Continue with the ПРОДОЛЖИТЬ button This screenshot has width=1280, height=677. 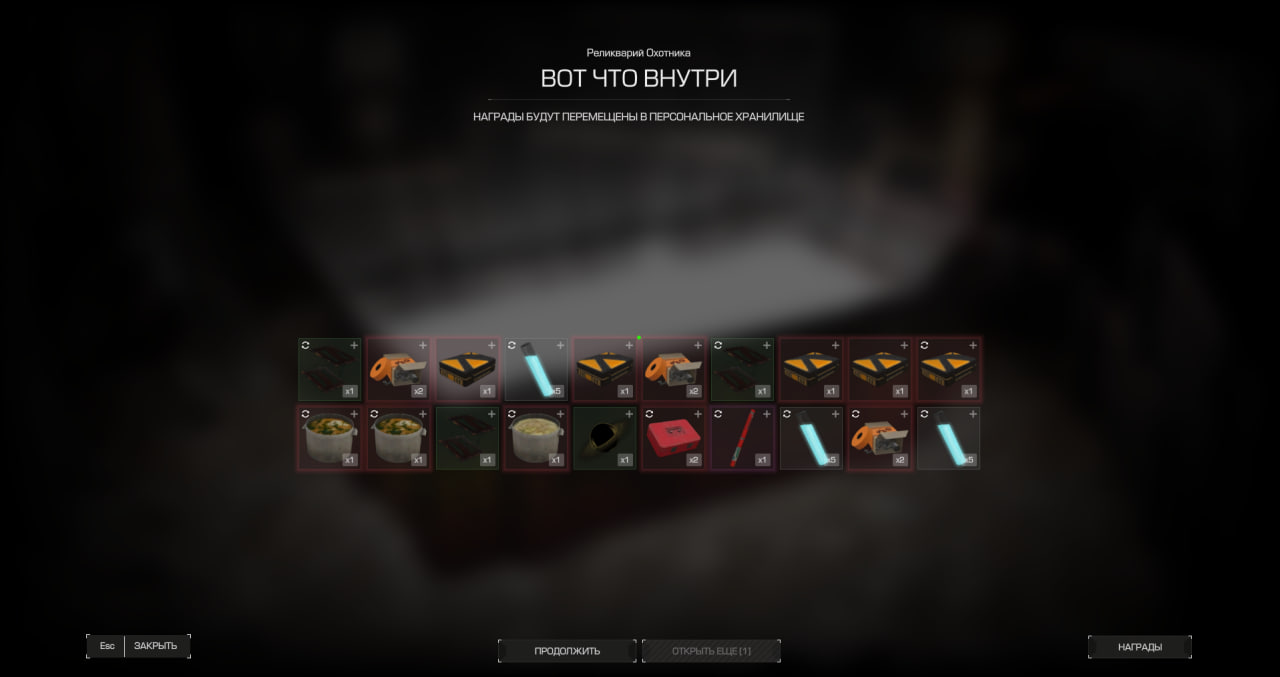click(x=567, y=651)
